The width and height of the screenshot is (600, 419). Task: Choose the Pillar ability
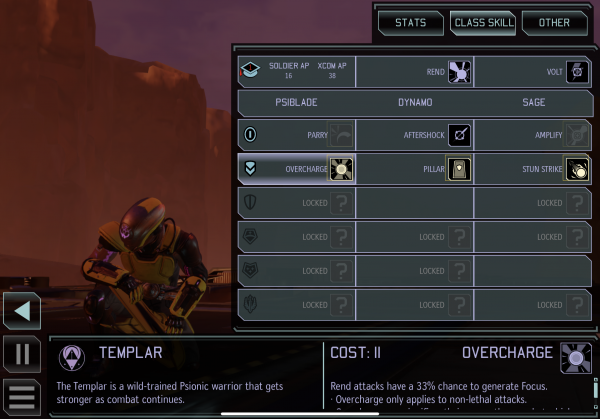point(414,168)
